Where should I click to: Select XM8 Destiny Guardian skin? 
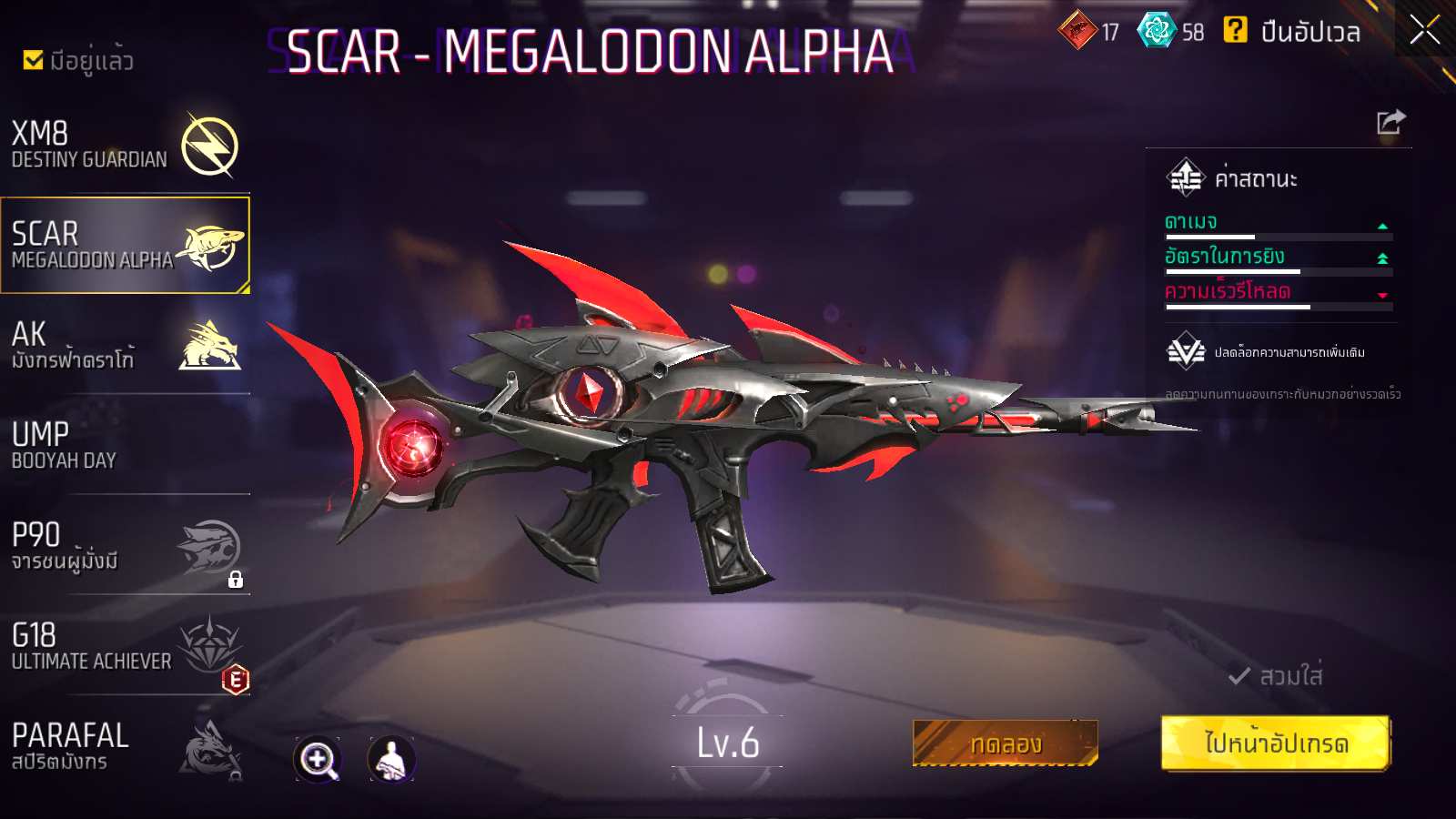pos(125,146)
